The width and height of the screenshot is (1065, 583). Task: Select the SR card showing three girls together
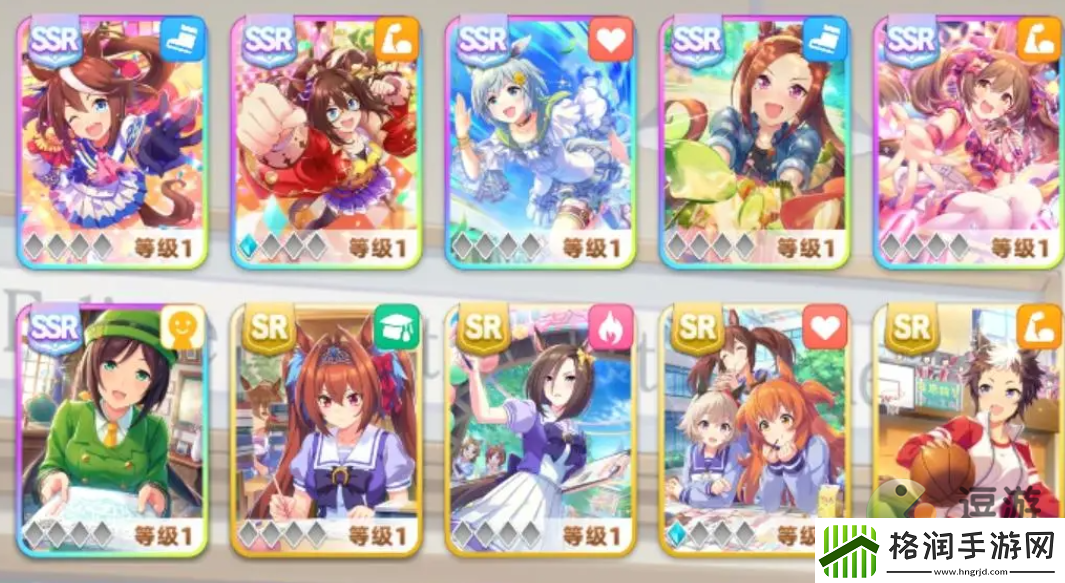coord(755,430)
